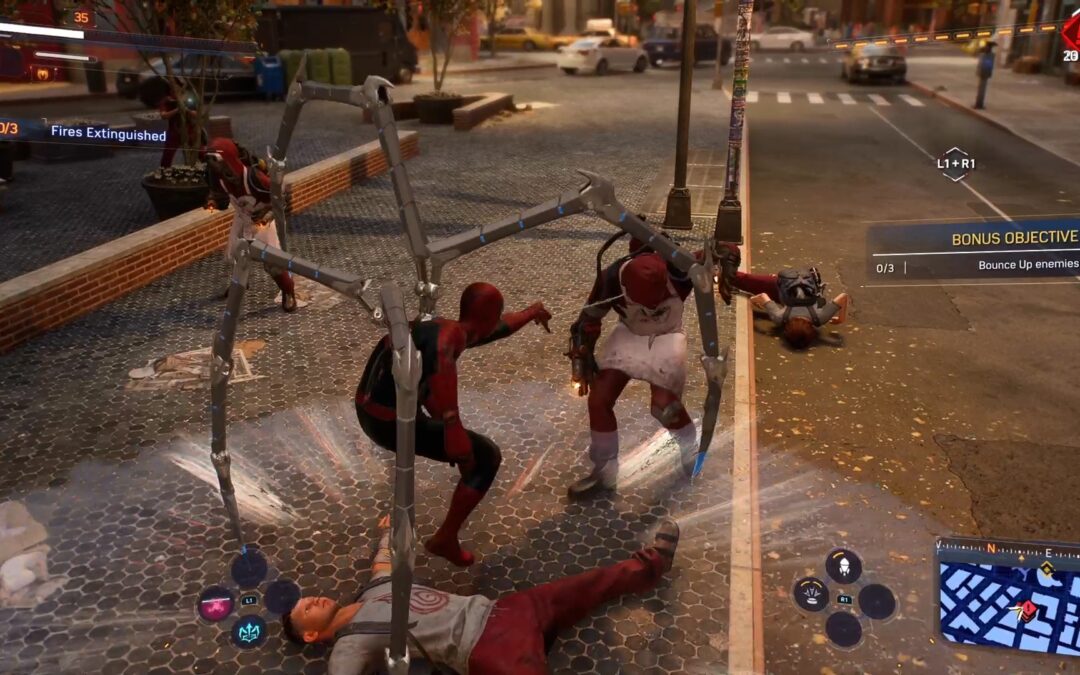Pick the gadget icon with upward burst lines
This screenshot has height=675, width=1080.
(x=810, y=594)
